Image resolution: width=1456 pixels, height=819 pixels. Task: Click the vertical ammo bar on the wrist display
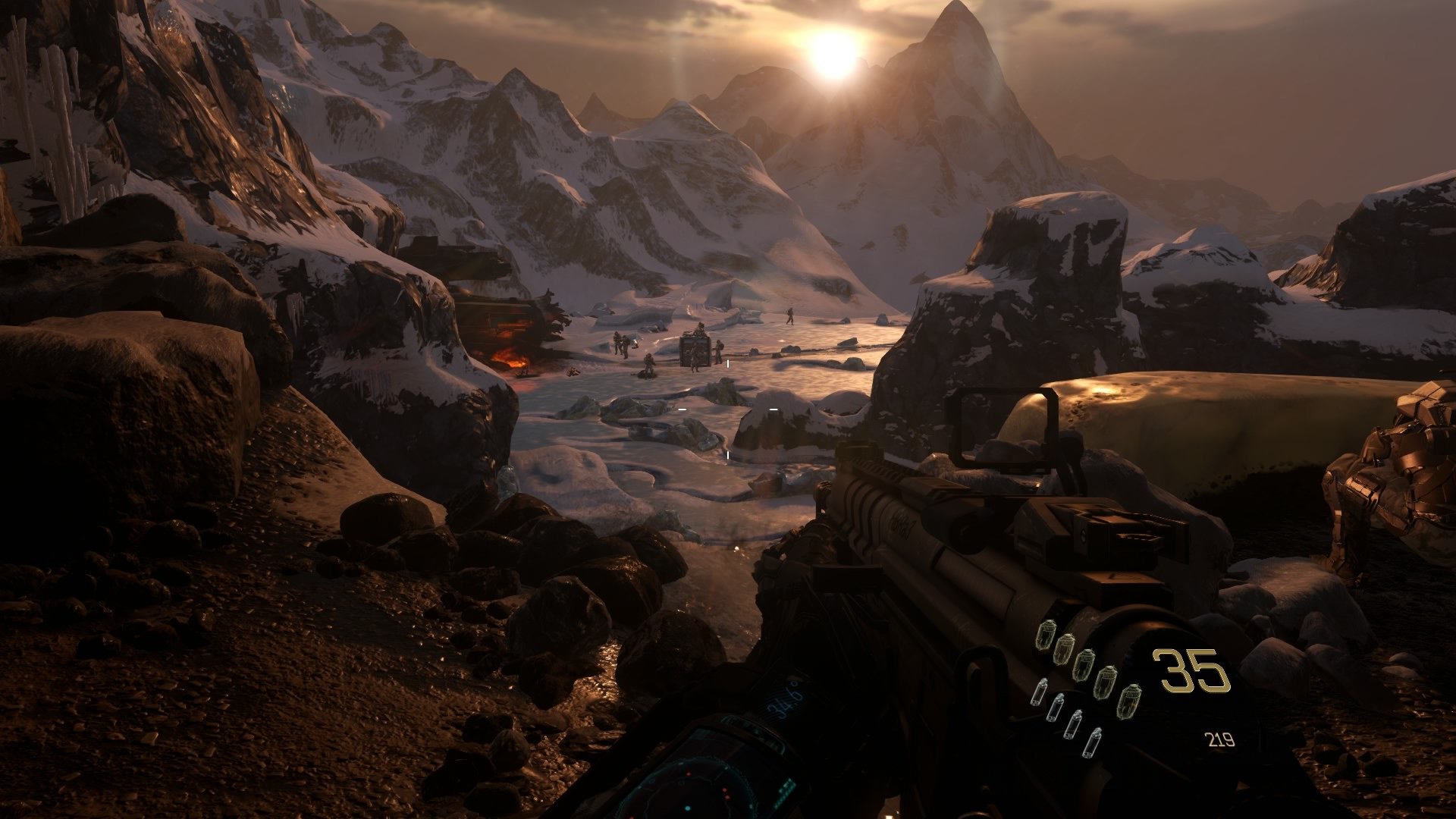785,789
